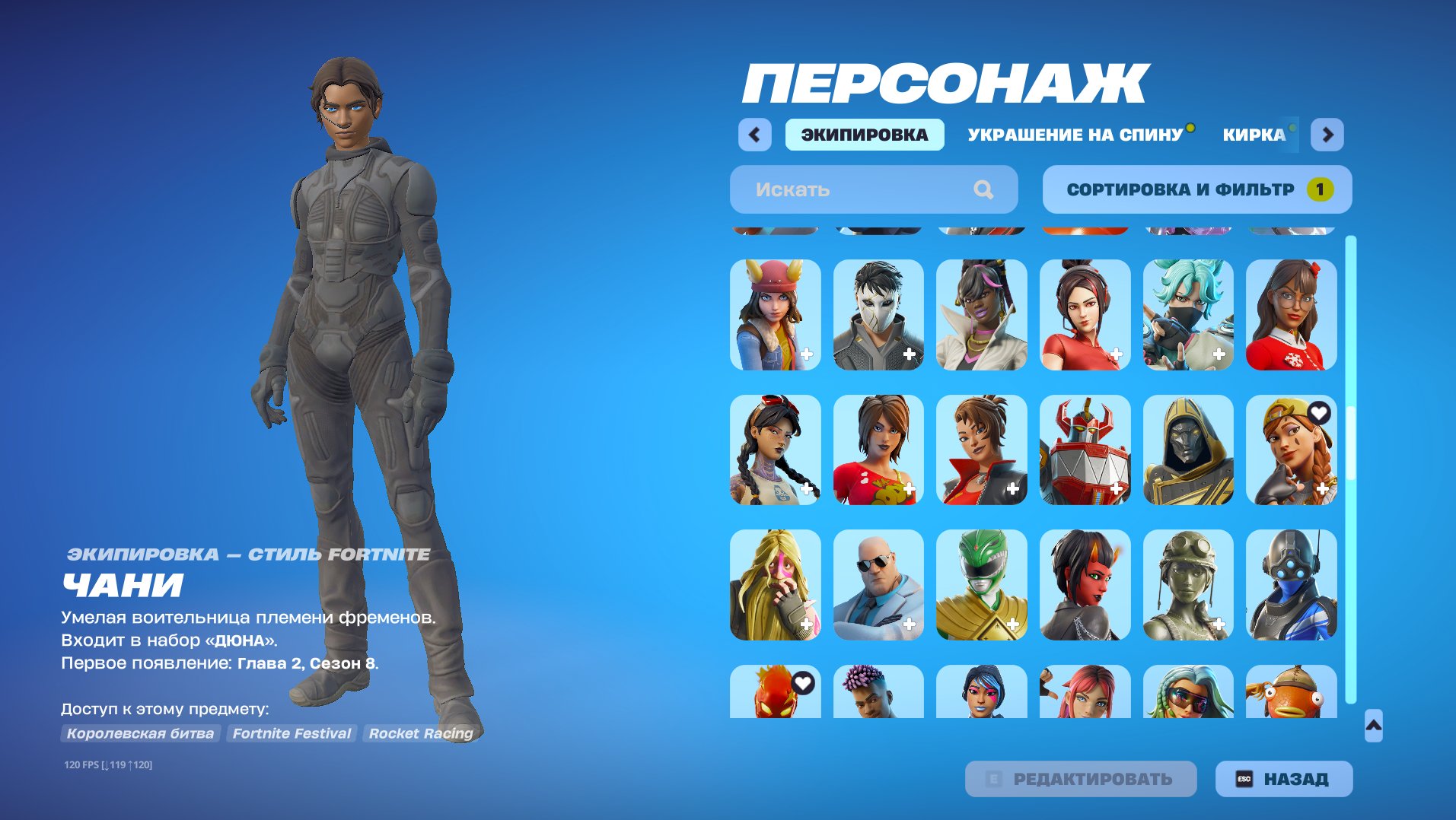Viewport: 1456px width, 820px height.
Task: Click the РЕДАКТИРОВАТЬ button
Action: coord(1081,778)
